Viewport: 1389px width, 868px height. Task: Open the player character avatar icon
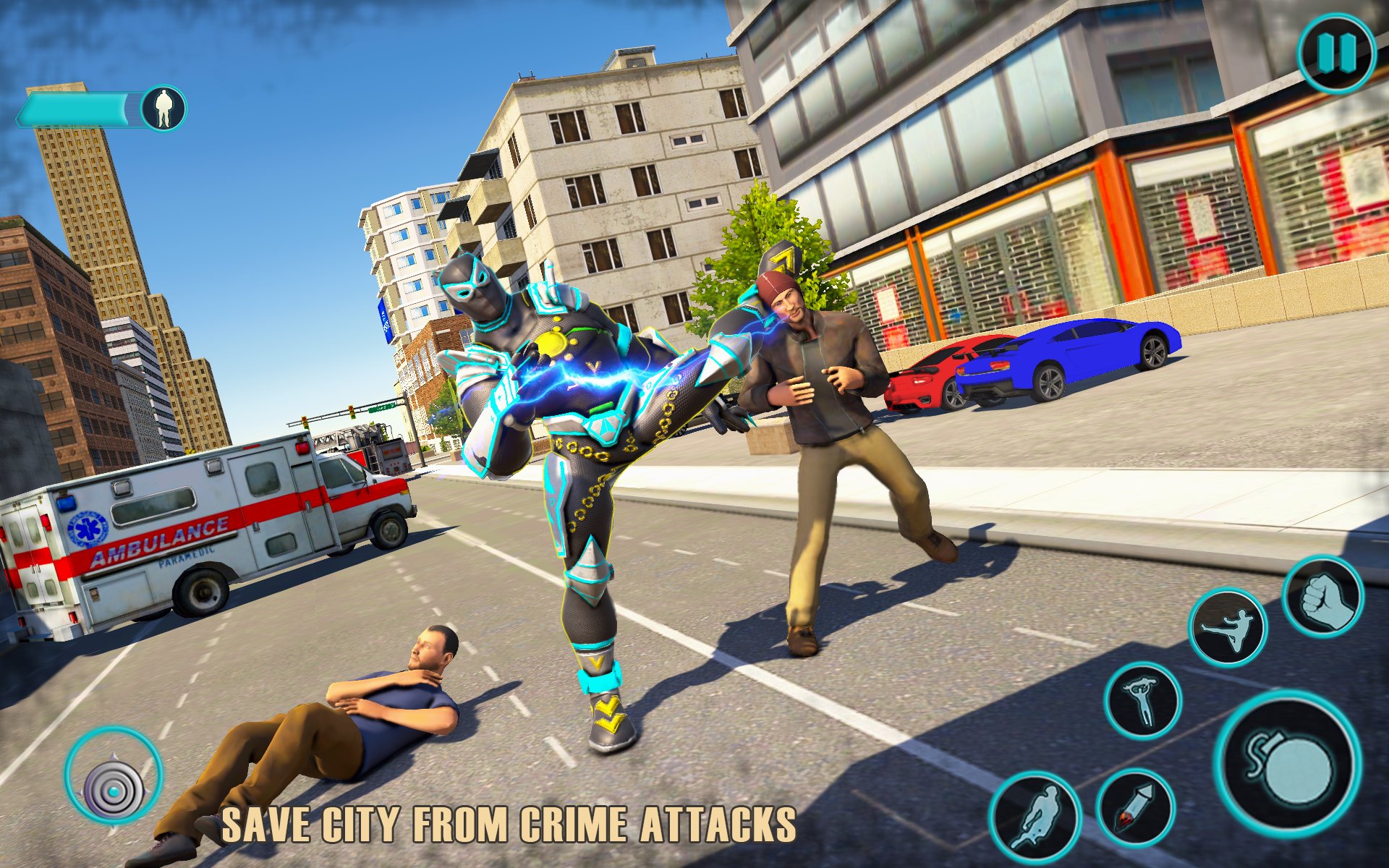165,109
